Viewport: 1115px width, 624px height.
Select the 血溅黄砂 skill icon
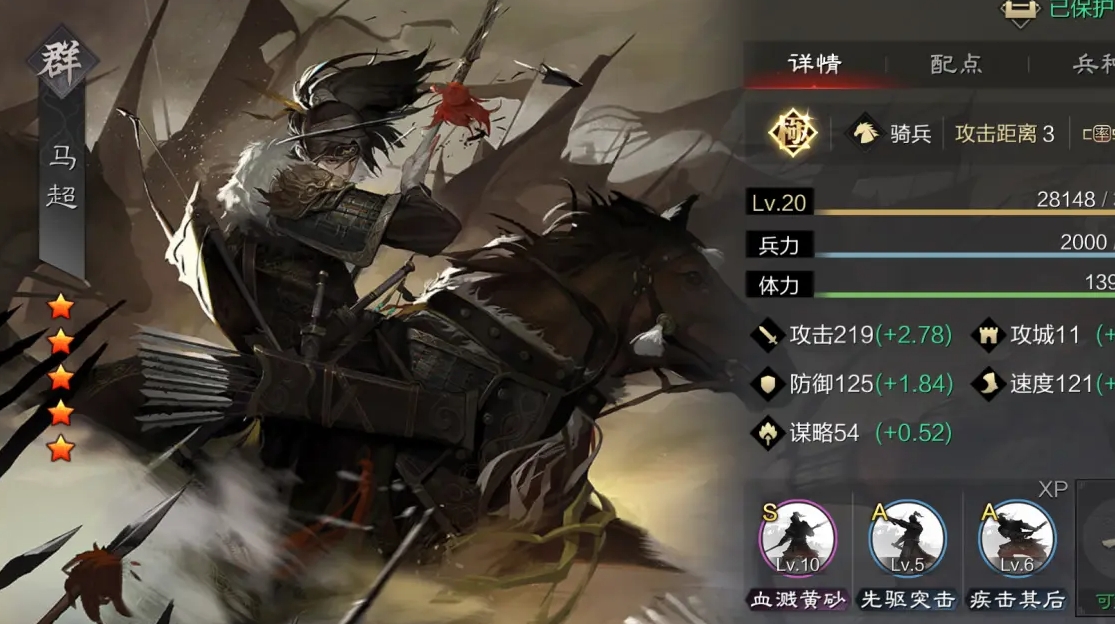click(x=798, y=540)
